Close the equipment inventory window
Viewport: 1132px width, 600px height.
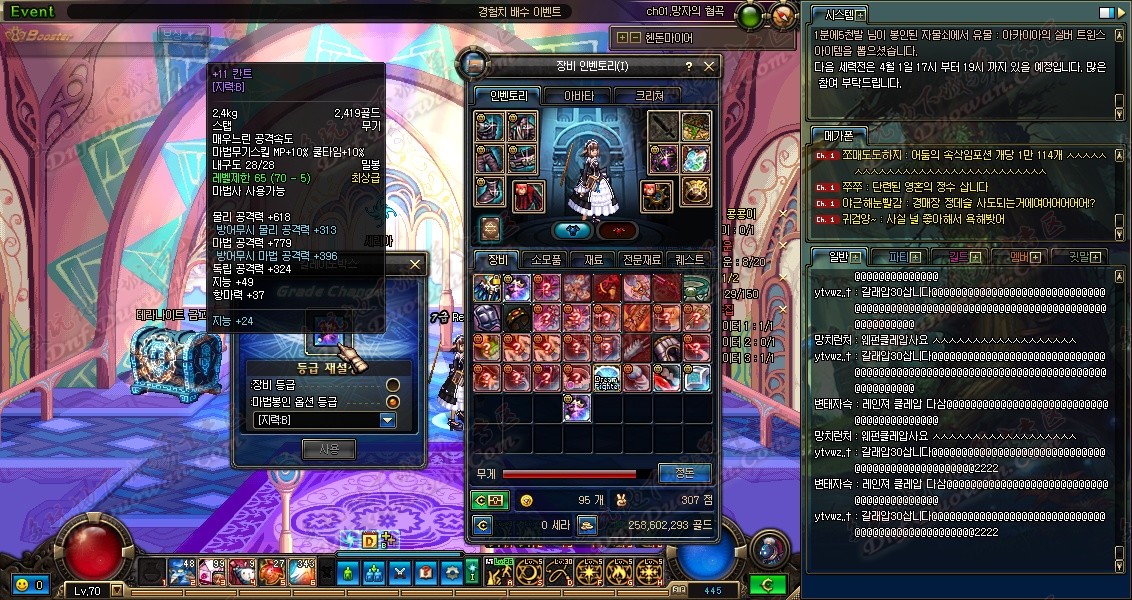coord(709,66)
